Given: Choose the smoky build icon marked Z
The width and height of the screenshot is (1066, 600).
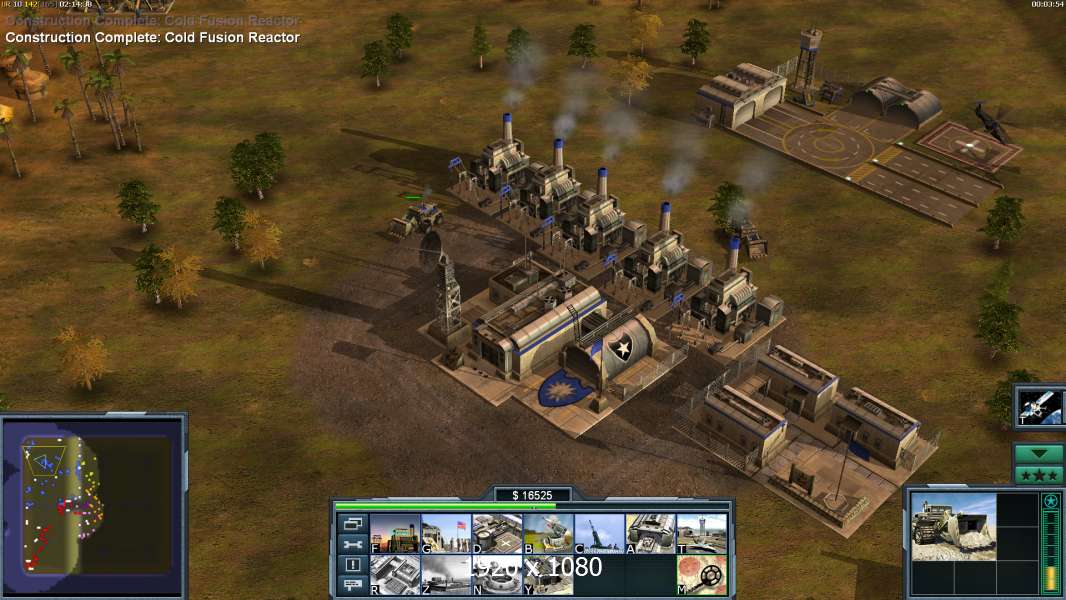Looking at the screenshot, I should [446, 575].
